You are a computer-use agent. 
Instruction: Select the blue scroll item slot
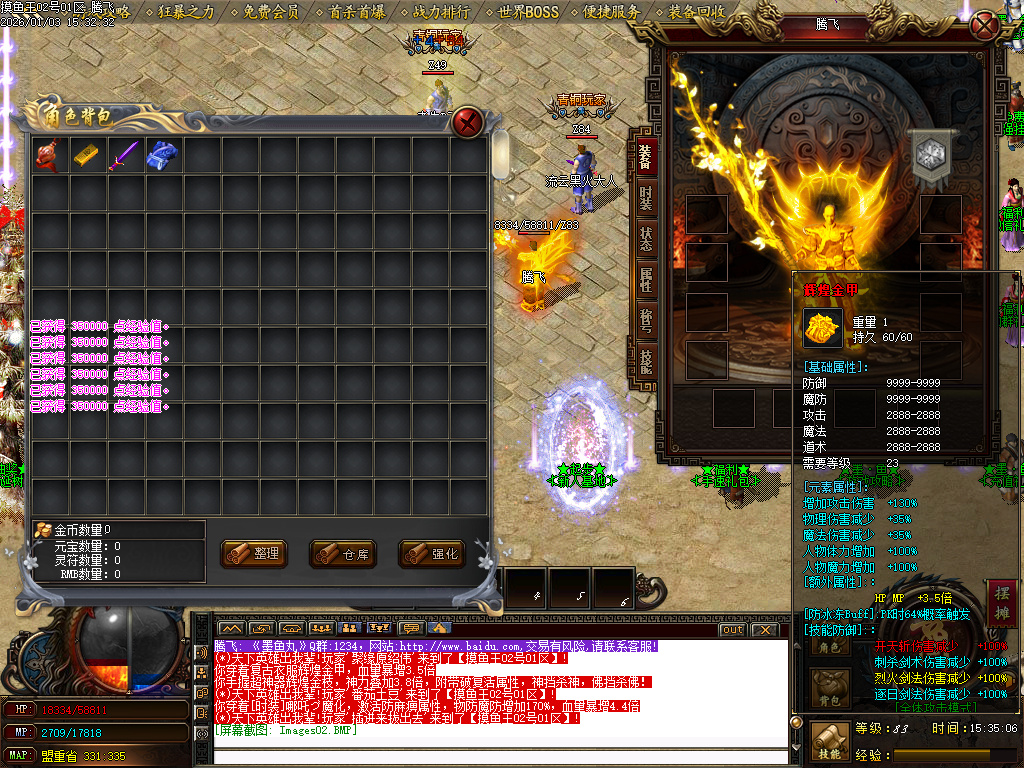[162, 155]
